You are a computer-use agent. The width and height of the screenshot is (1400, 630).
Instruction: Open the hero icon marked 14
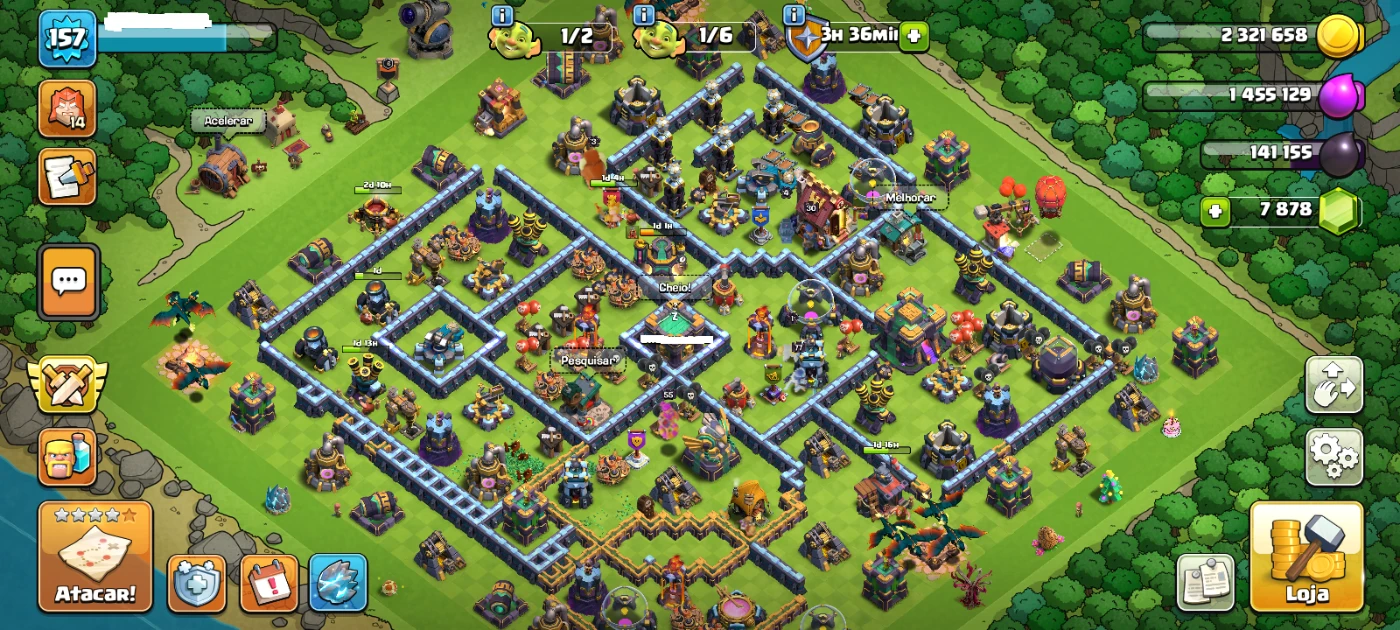tap(68, 109)
